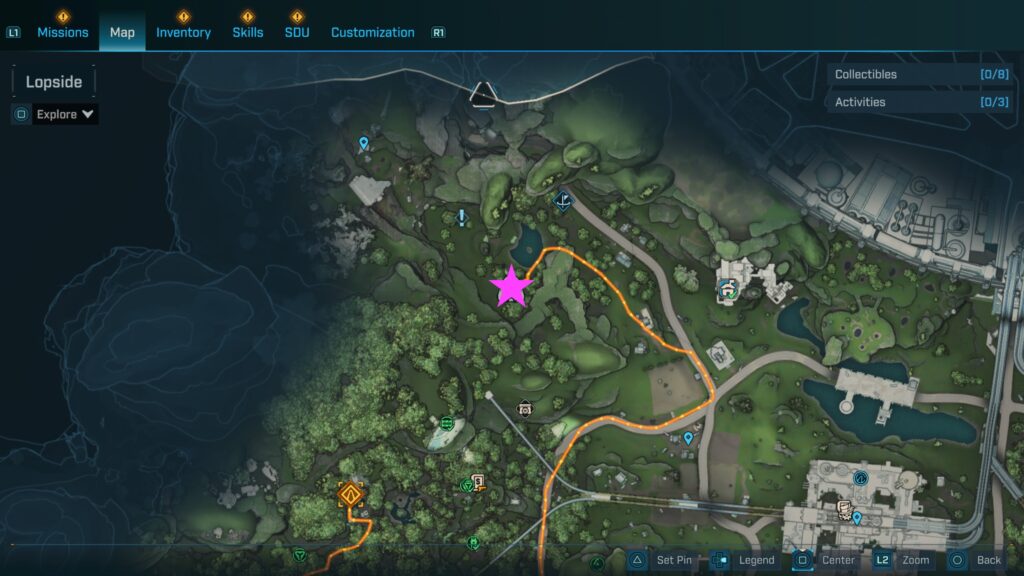Select the orange diamond mission marker
1024x576 pixels.
pyautogui.click(x=349, y=494)
